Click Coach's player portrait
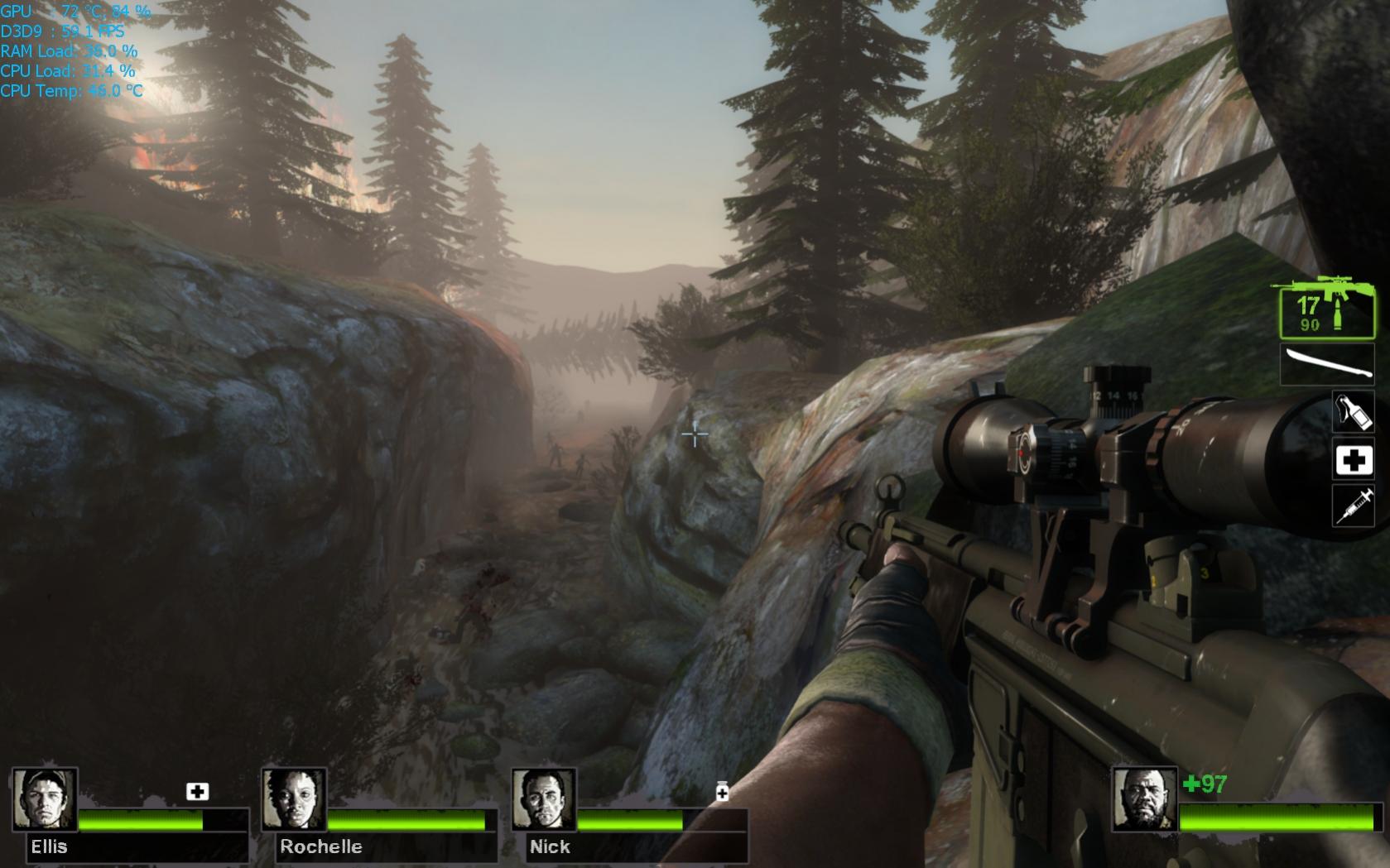The width and height of the screenshot is (1390, 868). pos(1145,799)
